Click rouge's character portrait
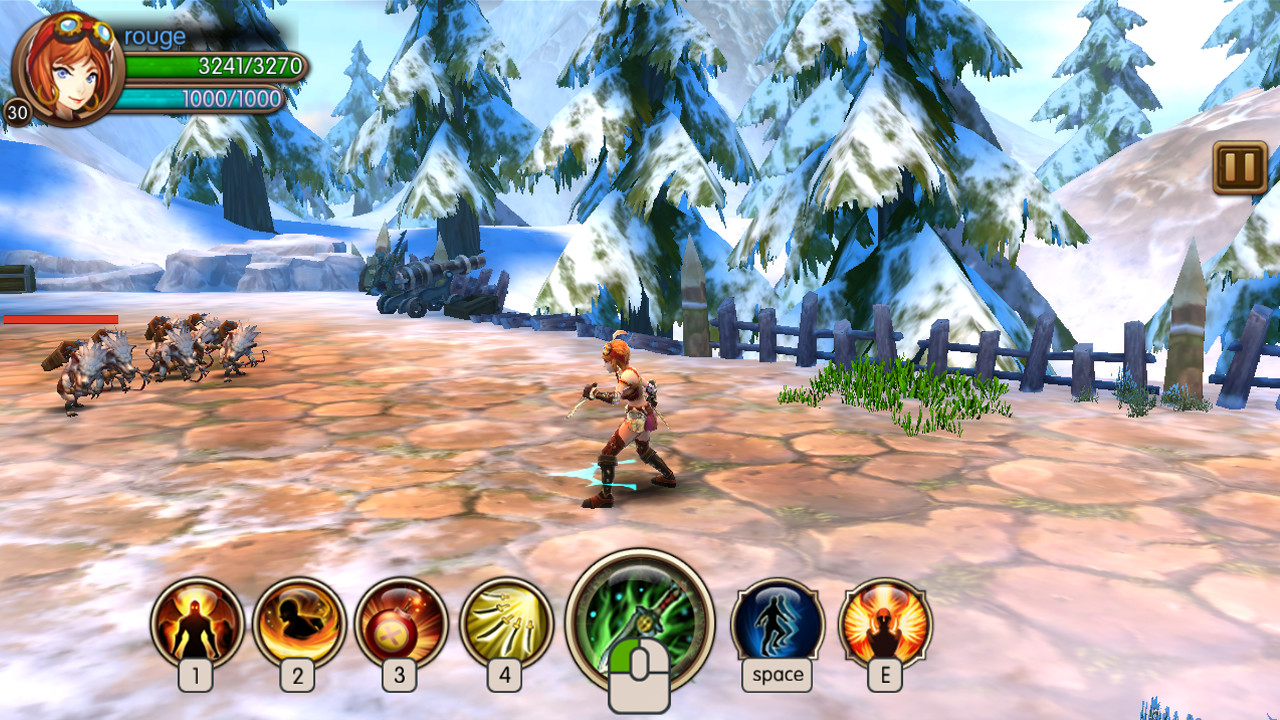Viewport: 1280px width, 720px height. (x=68, y=68)
